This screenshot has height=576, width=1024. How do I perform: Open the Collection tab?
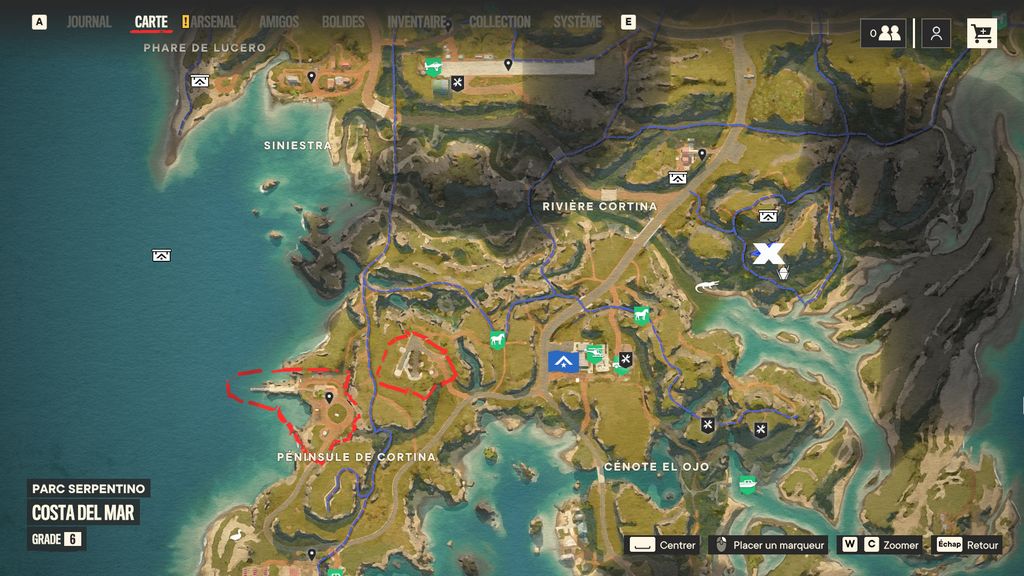[x=499, y=22]
